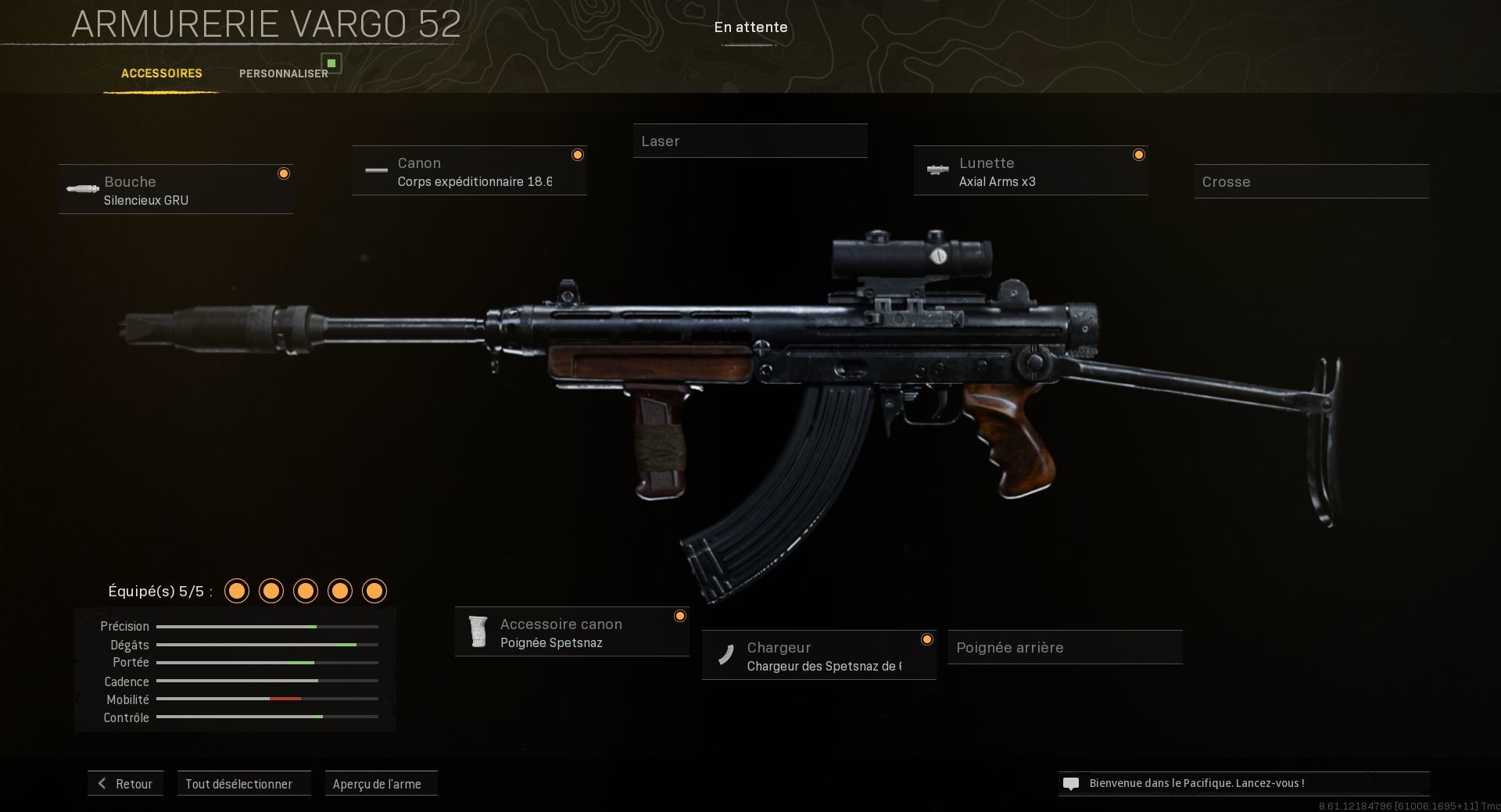
Task: Toggle the orange equipped indicator on the Bouche slot
Action: point(283,173)
